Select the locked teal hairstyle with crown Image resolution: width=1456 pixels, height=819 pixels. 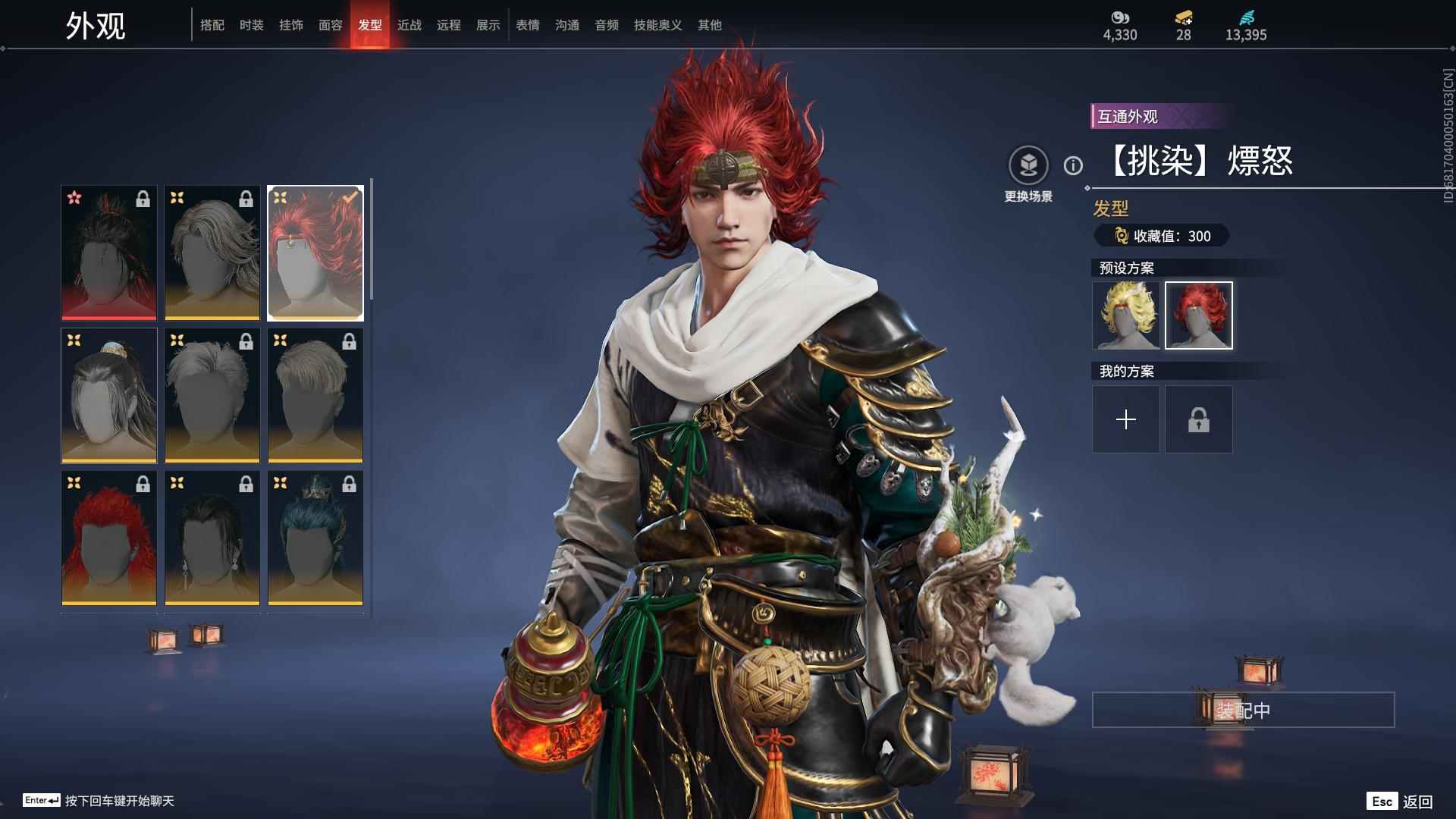(315, 538)
